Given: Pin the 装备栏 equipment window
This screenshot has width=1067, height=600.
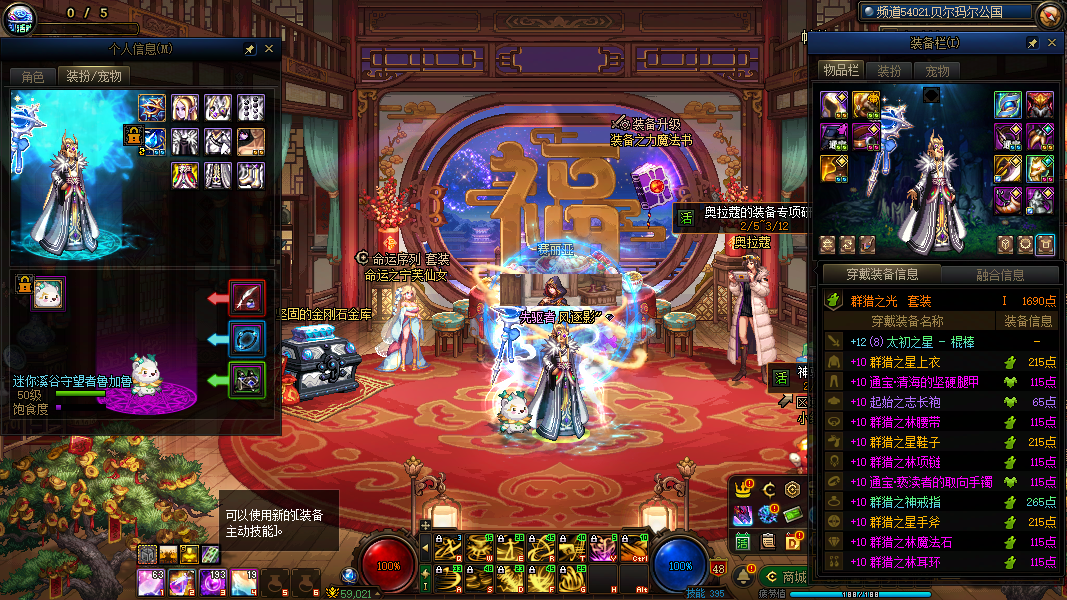Looking at the screenshot, I should pyautogui.click(x=1032, y=43).
